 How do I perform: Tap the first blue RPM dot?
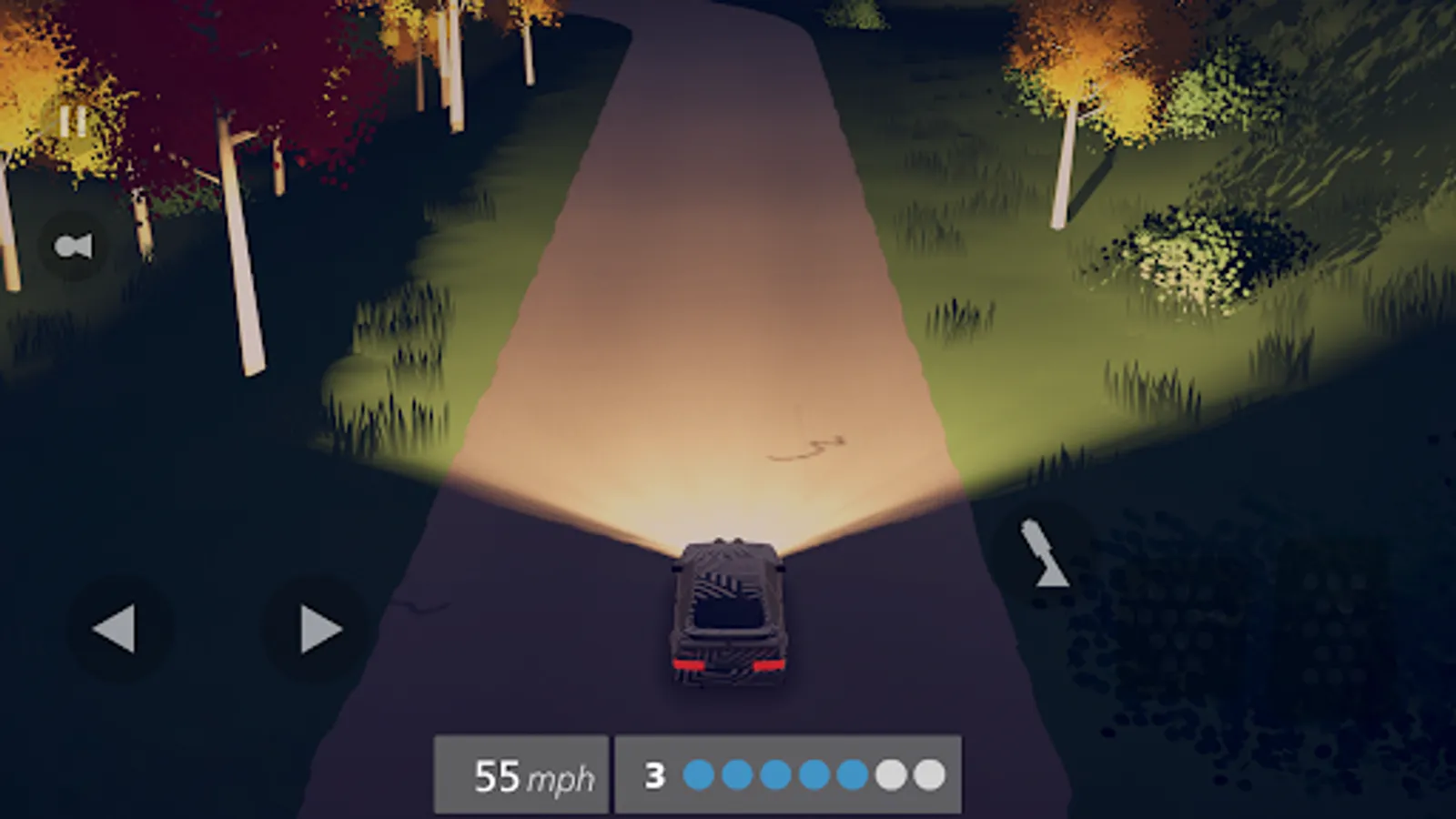(701, 773)
